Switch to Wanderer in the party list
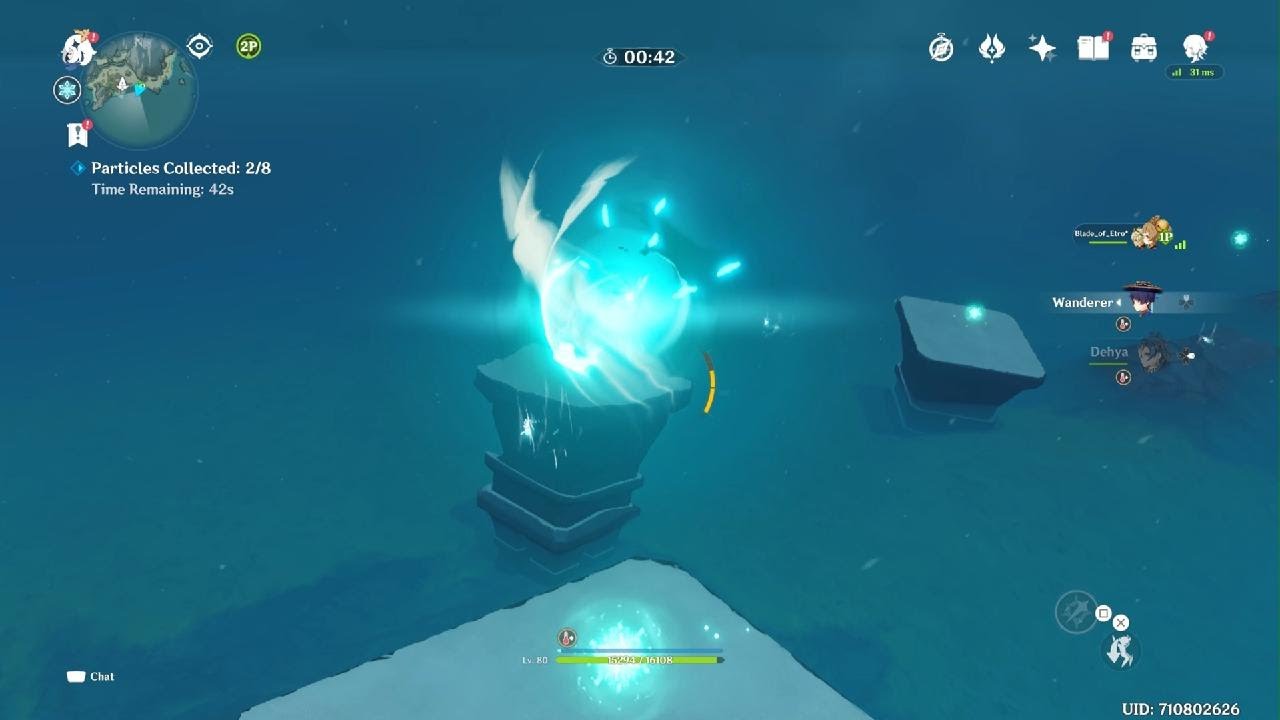Screen dimensions: 1280x720 click(x=1138, y=301)
